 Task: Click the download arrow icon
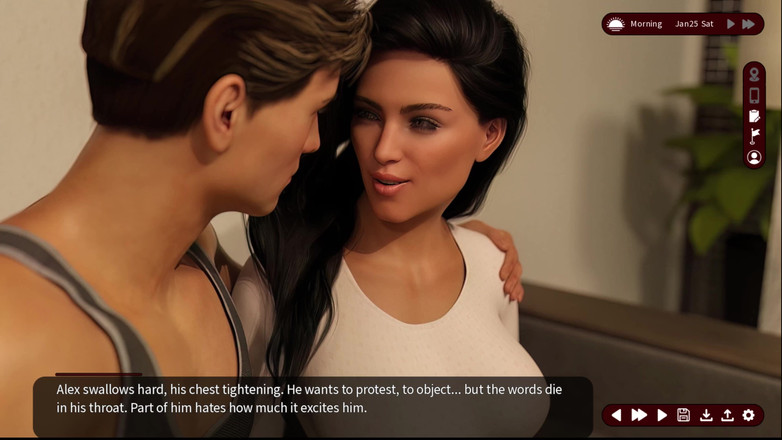[x=706, y=415]
